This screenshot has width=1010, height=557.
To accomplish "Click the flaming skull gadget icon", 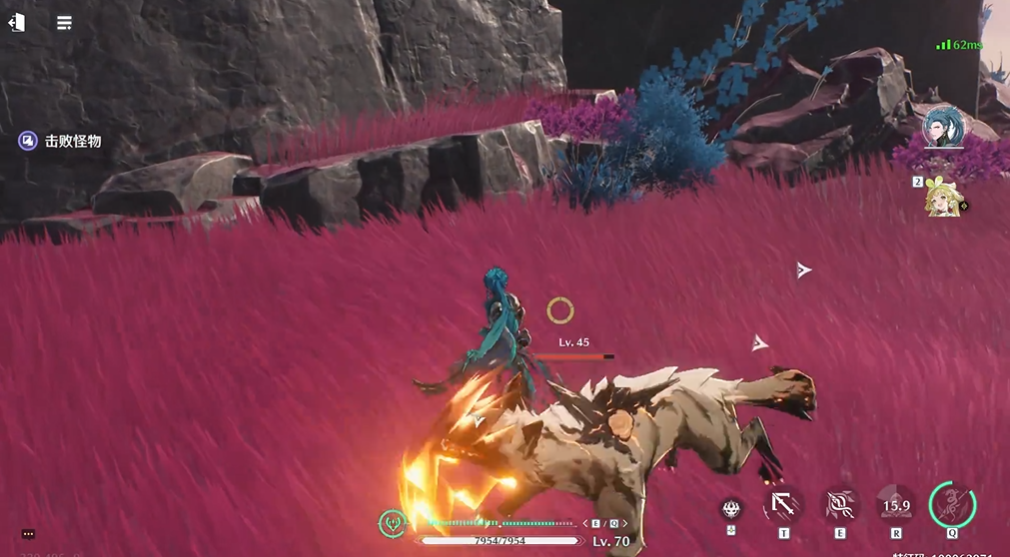I will point(731,509).
